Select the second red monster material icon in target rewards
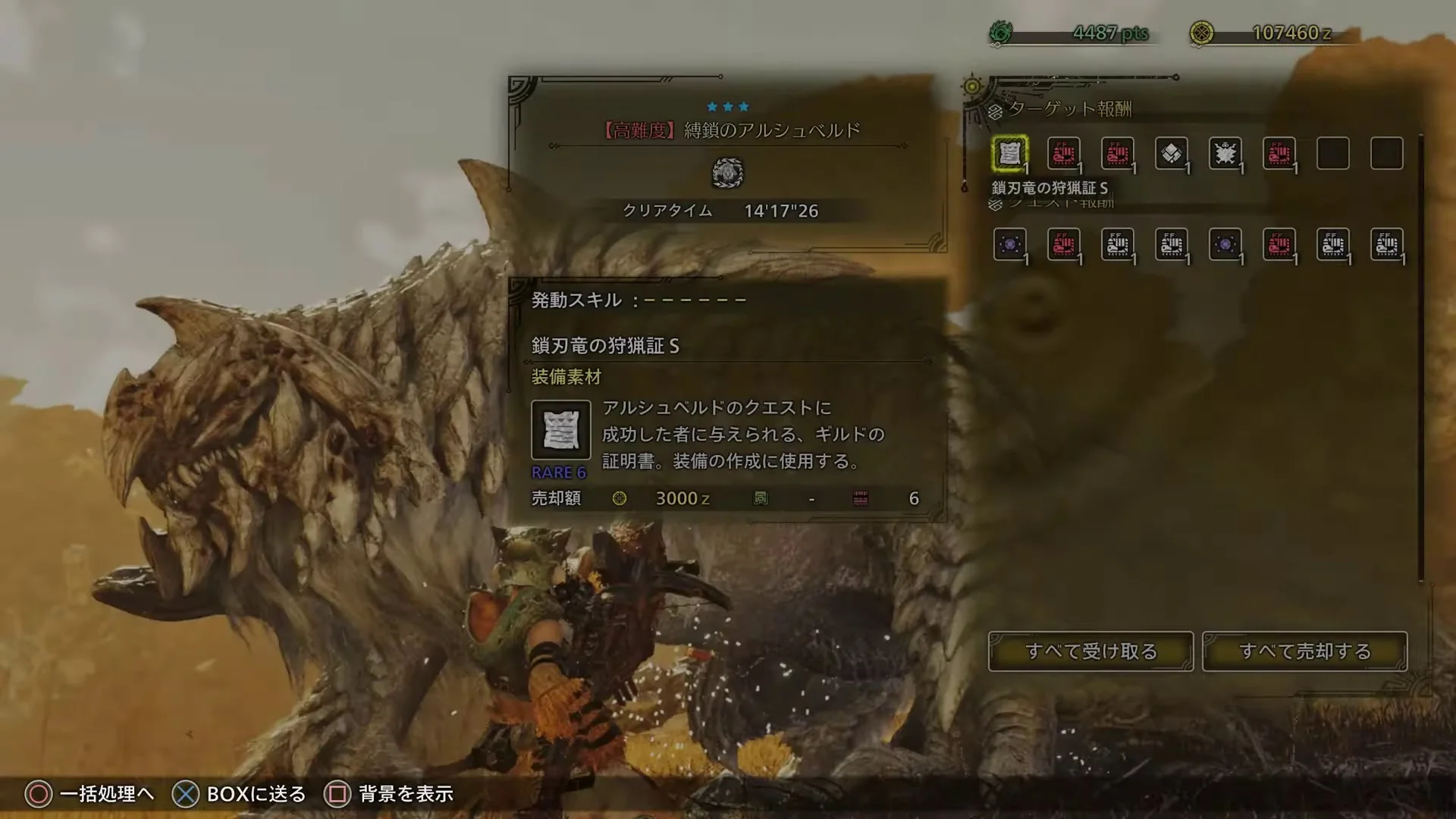The image size is (1456, 819). (1119, 153)
